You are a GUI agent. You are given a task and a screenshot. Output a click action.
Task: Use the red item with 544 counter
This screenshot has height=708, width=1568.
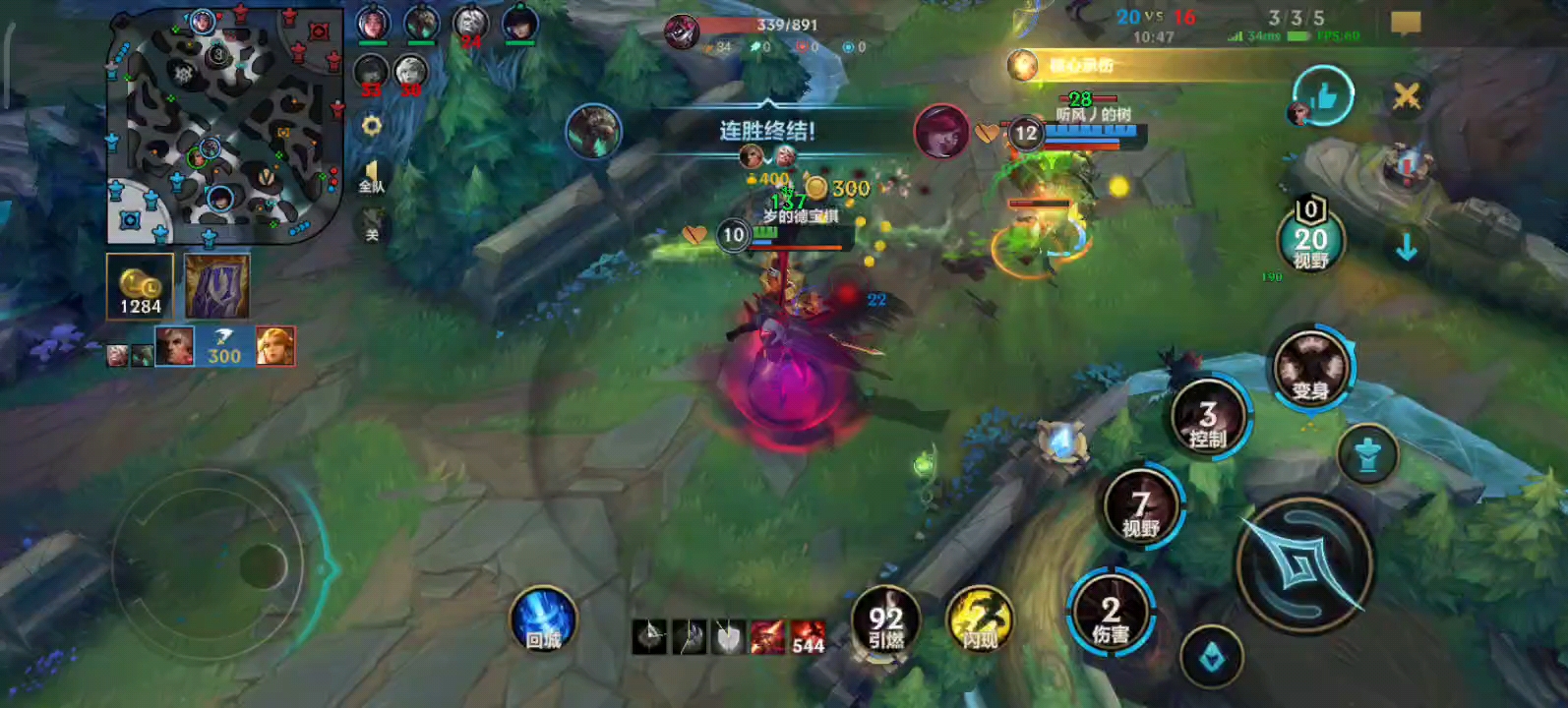[x=808, y=637]
